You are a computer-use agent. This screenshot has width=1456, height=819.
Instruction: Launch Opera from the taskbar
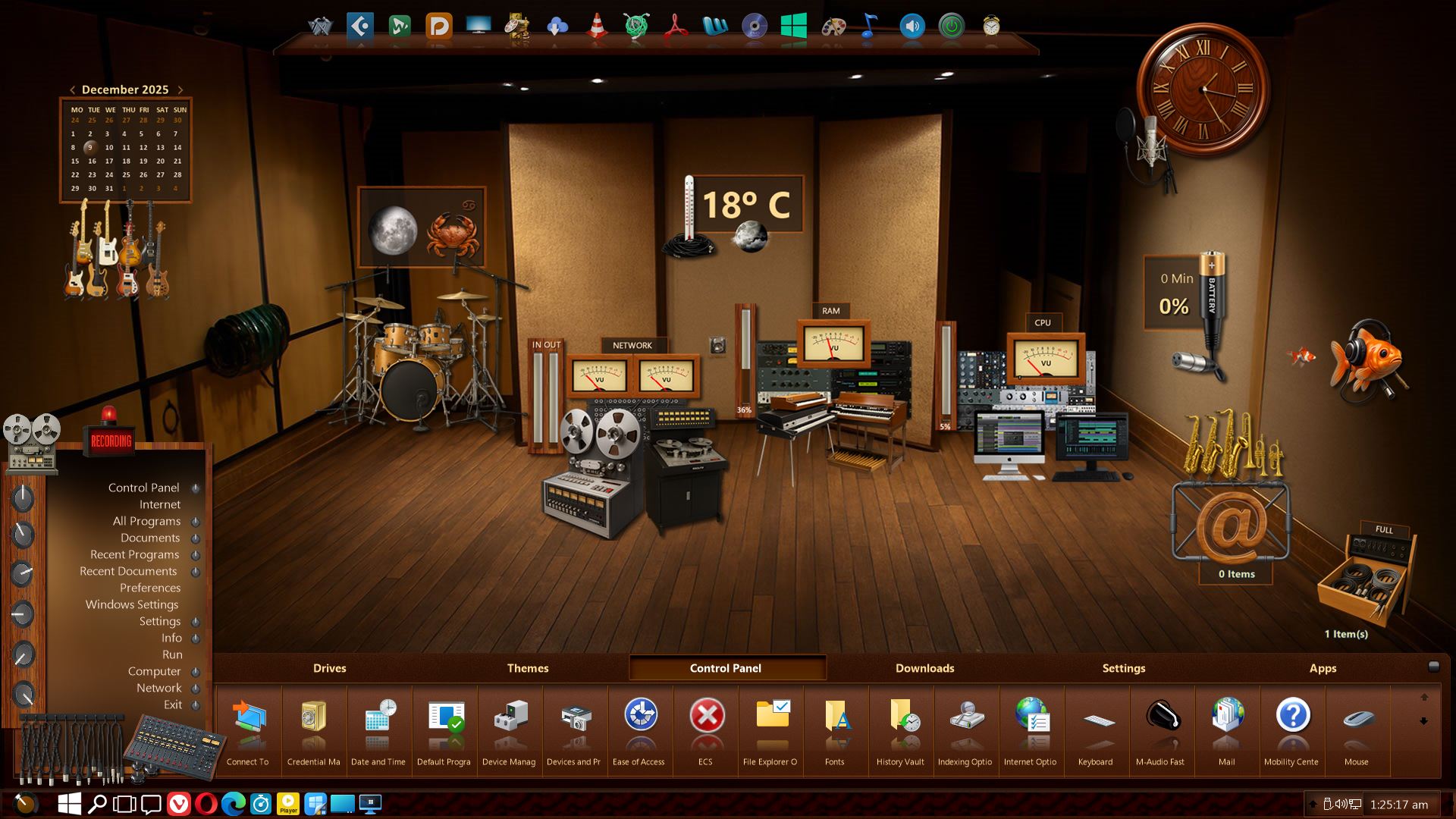(206, 804)
